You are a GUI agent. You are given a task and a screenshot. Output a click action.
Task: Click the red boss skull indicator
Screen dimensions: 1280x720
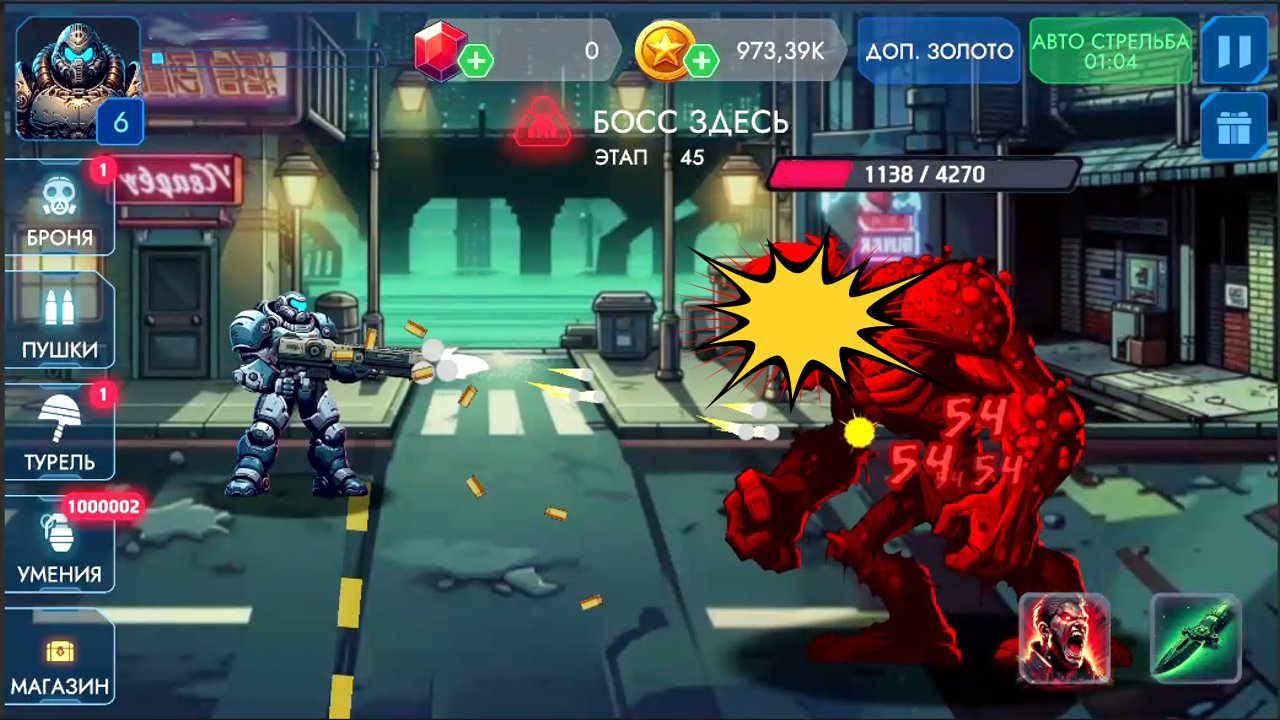543,121
